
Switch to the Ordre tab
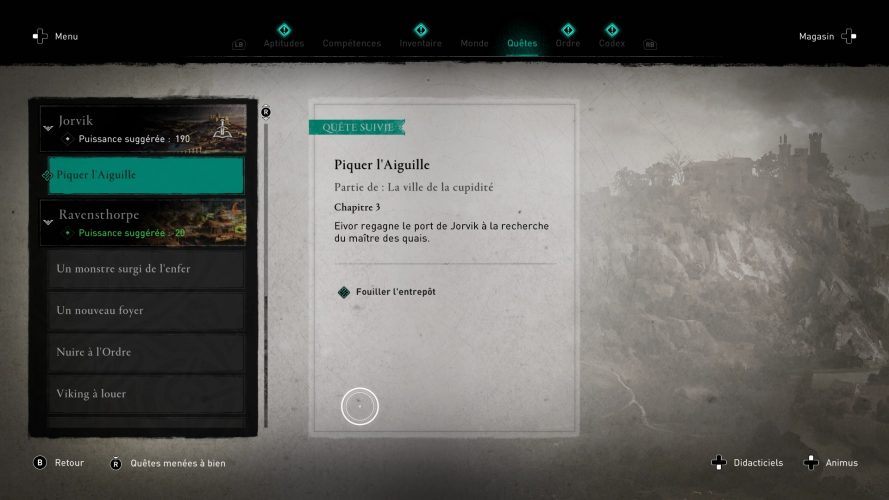click(x=567, y=43)
